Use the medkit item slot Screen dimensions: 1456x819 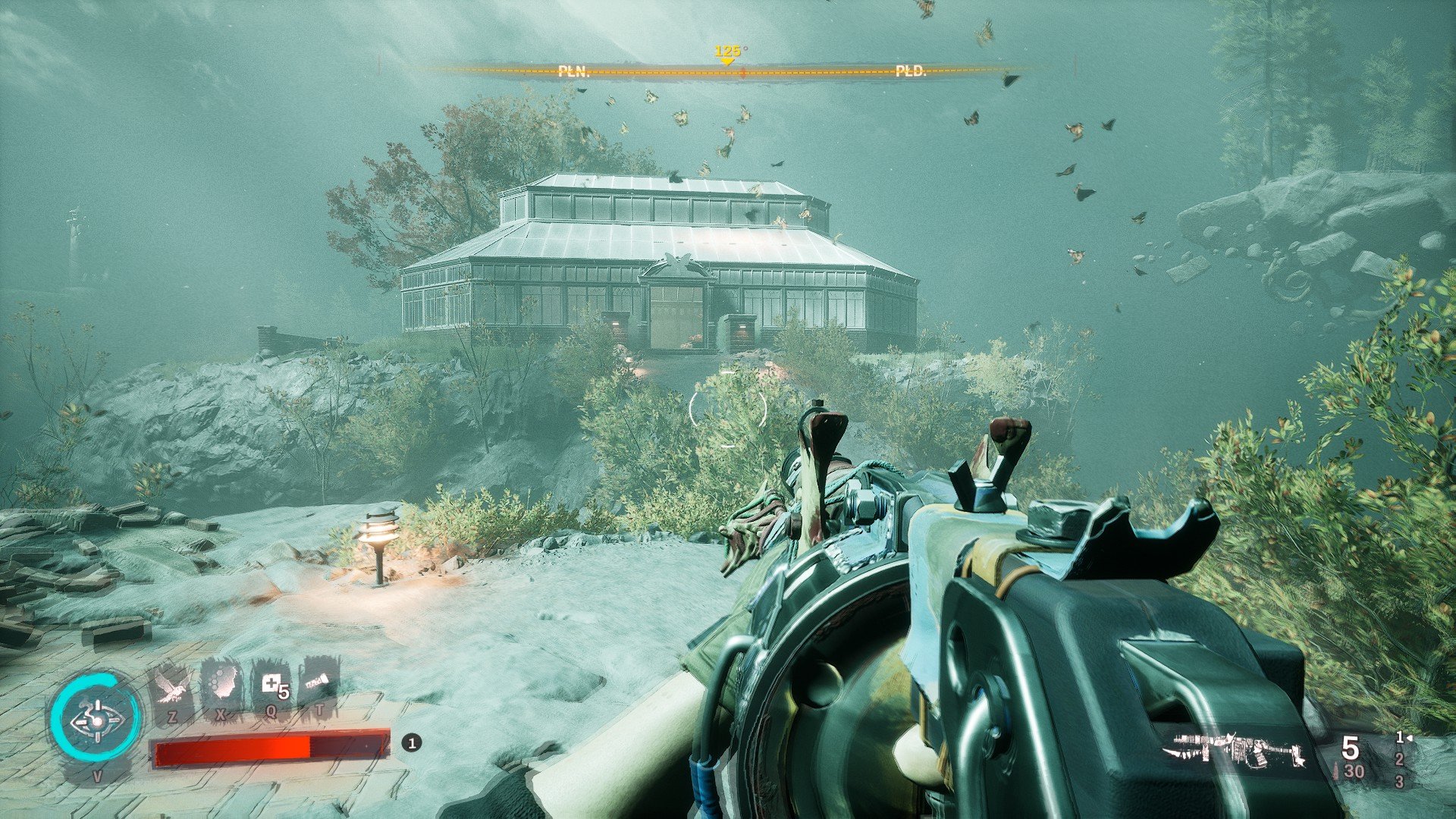point(272,686)
